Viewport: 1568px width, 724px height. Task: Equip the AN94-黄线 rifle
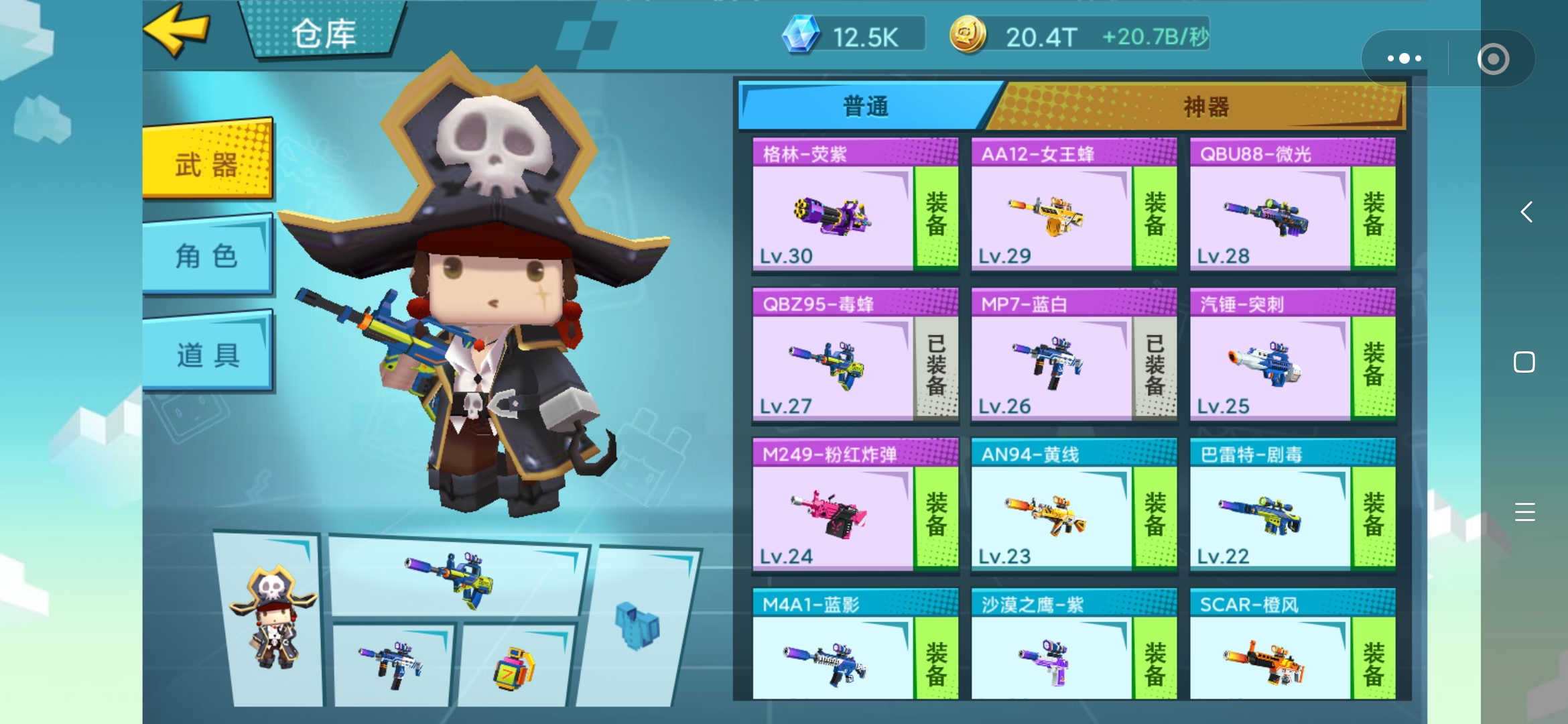click(1155, 516)
